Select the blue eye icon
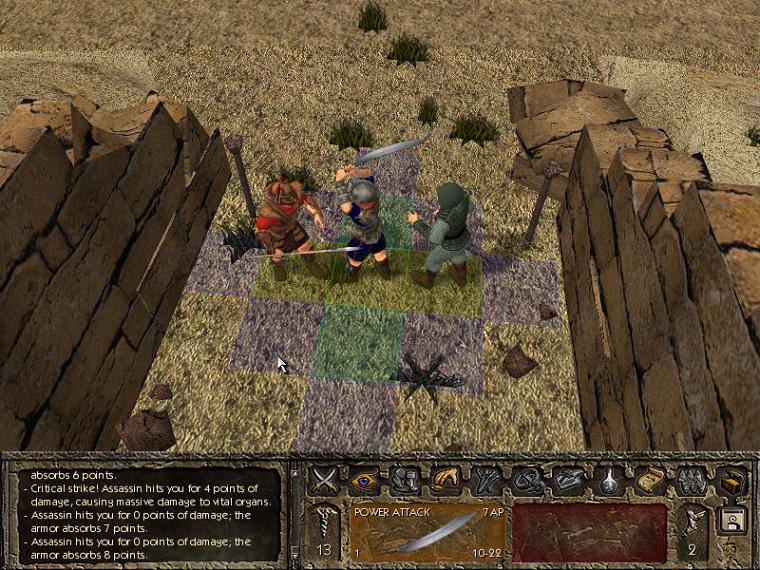Viewport: 760px width, 570px height. (363, 480)
